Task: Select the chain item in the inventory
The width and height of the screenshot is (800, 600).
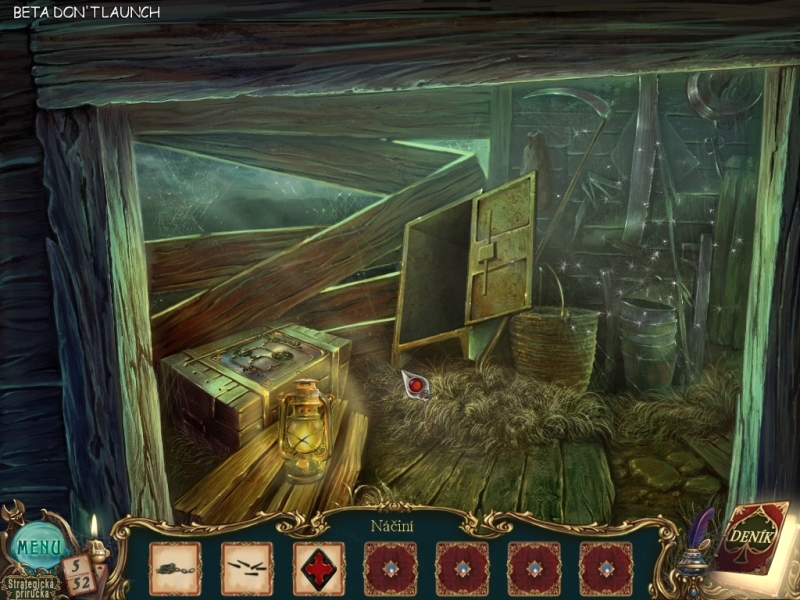Action: [174, 568]
